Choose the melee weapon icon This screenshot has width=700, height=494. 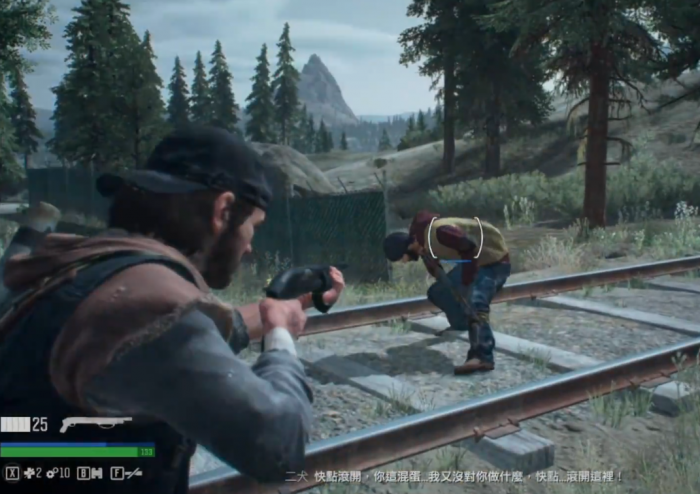coord(133,473)
